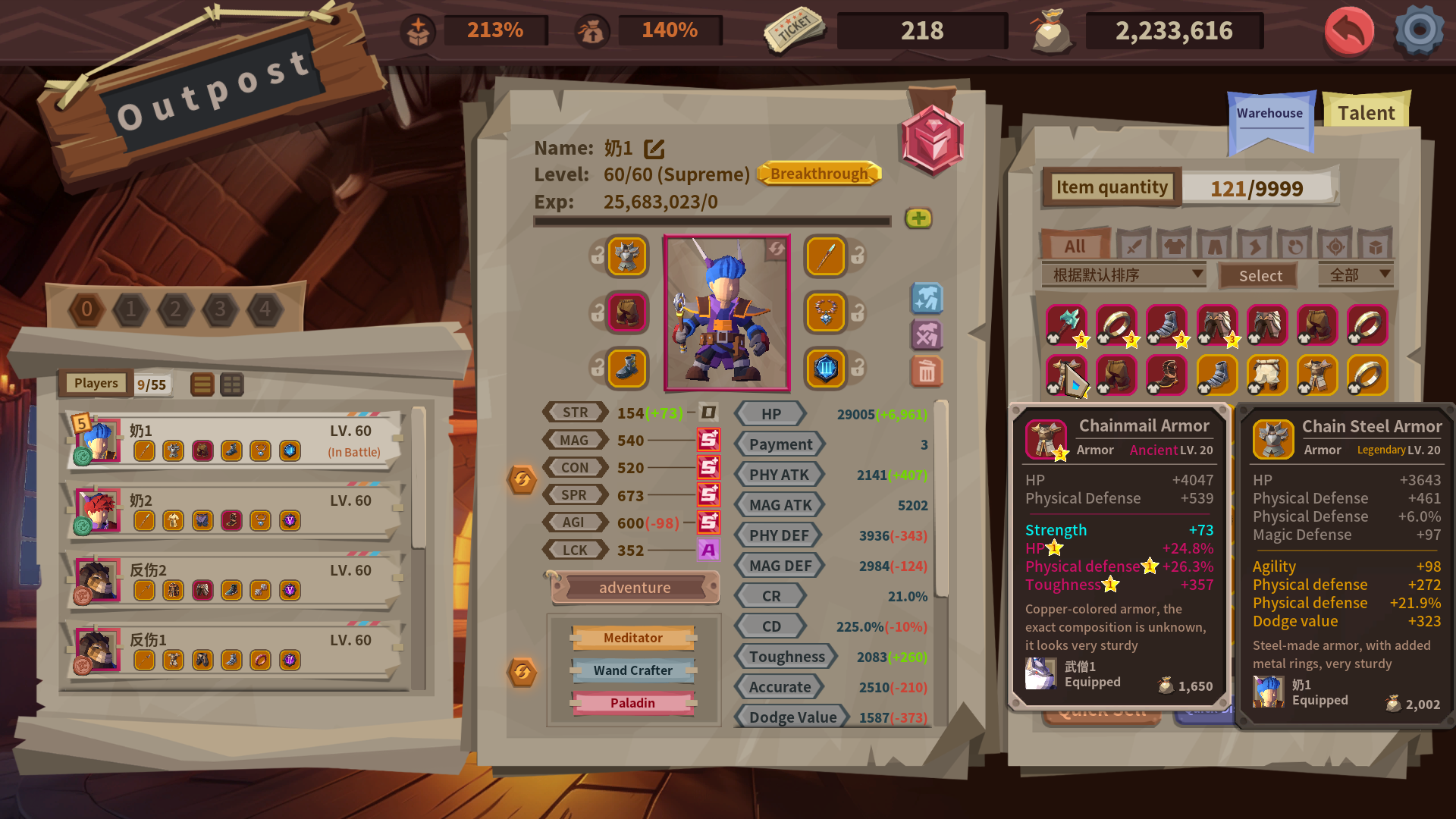This screenshot has height=819, width=1456.
Task: Switch to the Talent tab
Action: pos(1365,112)
